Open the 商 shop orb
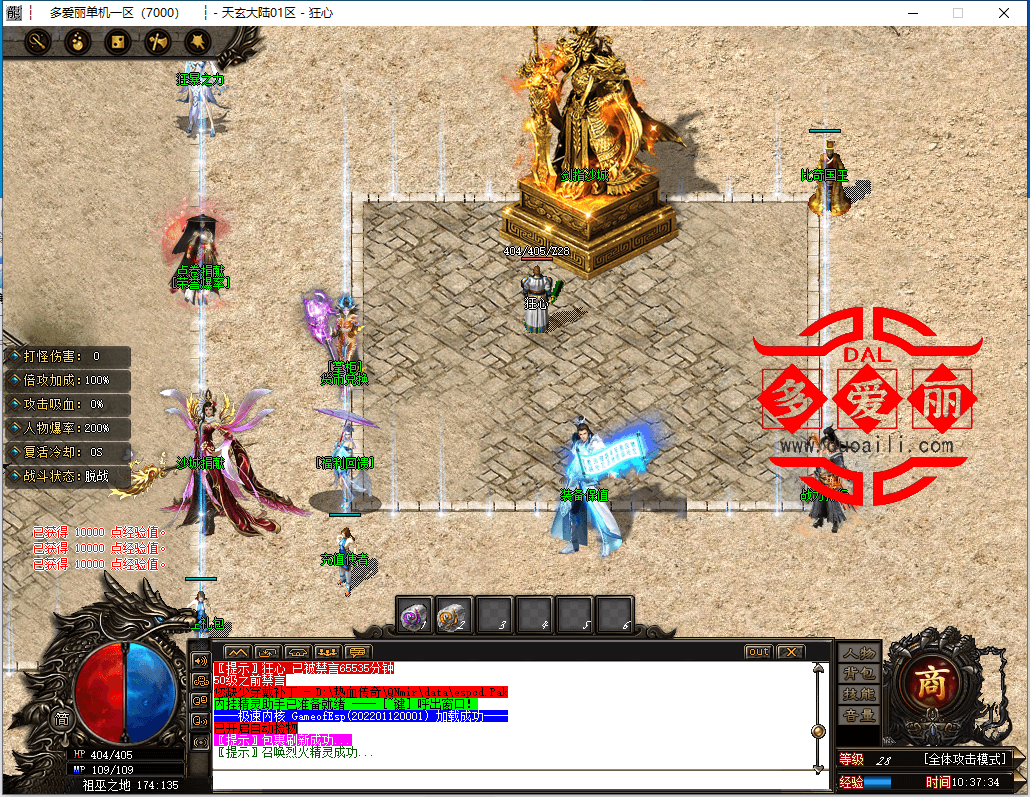The height and width of the screenshot is (797, 1030). click(932, 683)
